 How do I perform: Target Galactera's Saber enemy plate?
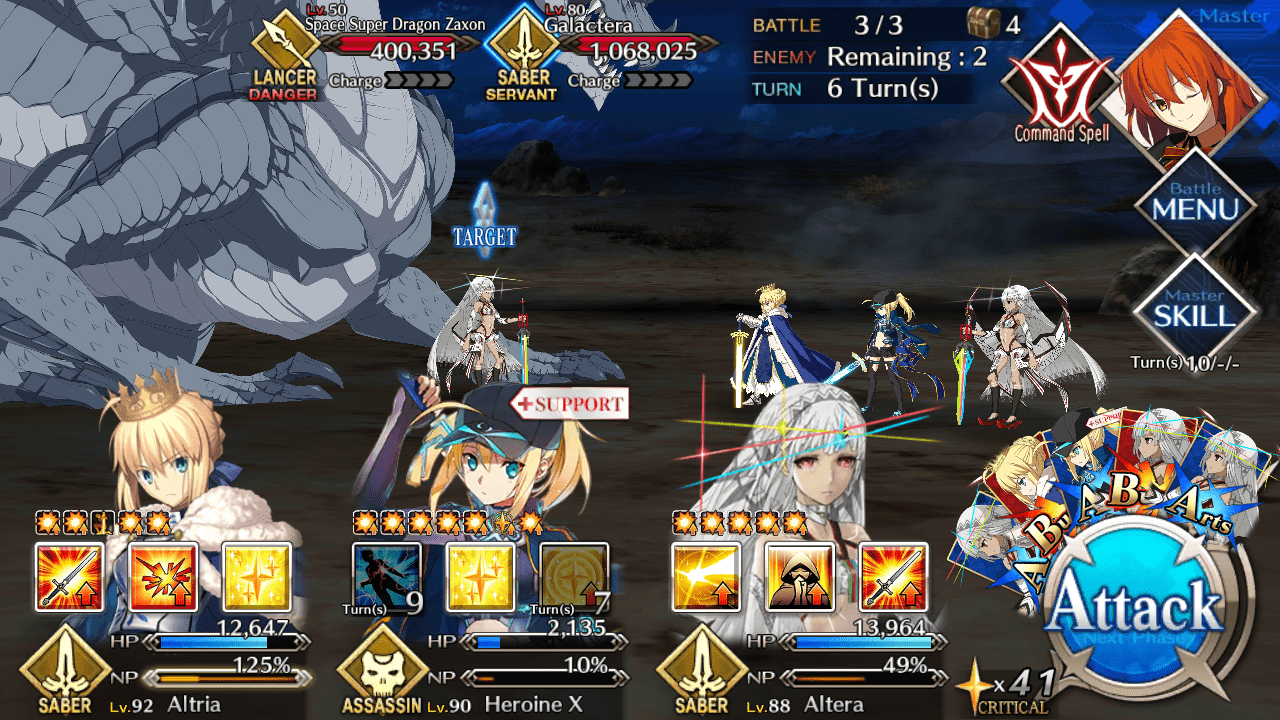(521, 62)
